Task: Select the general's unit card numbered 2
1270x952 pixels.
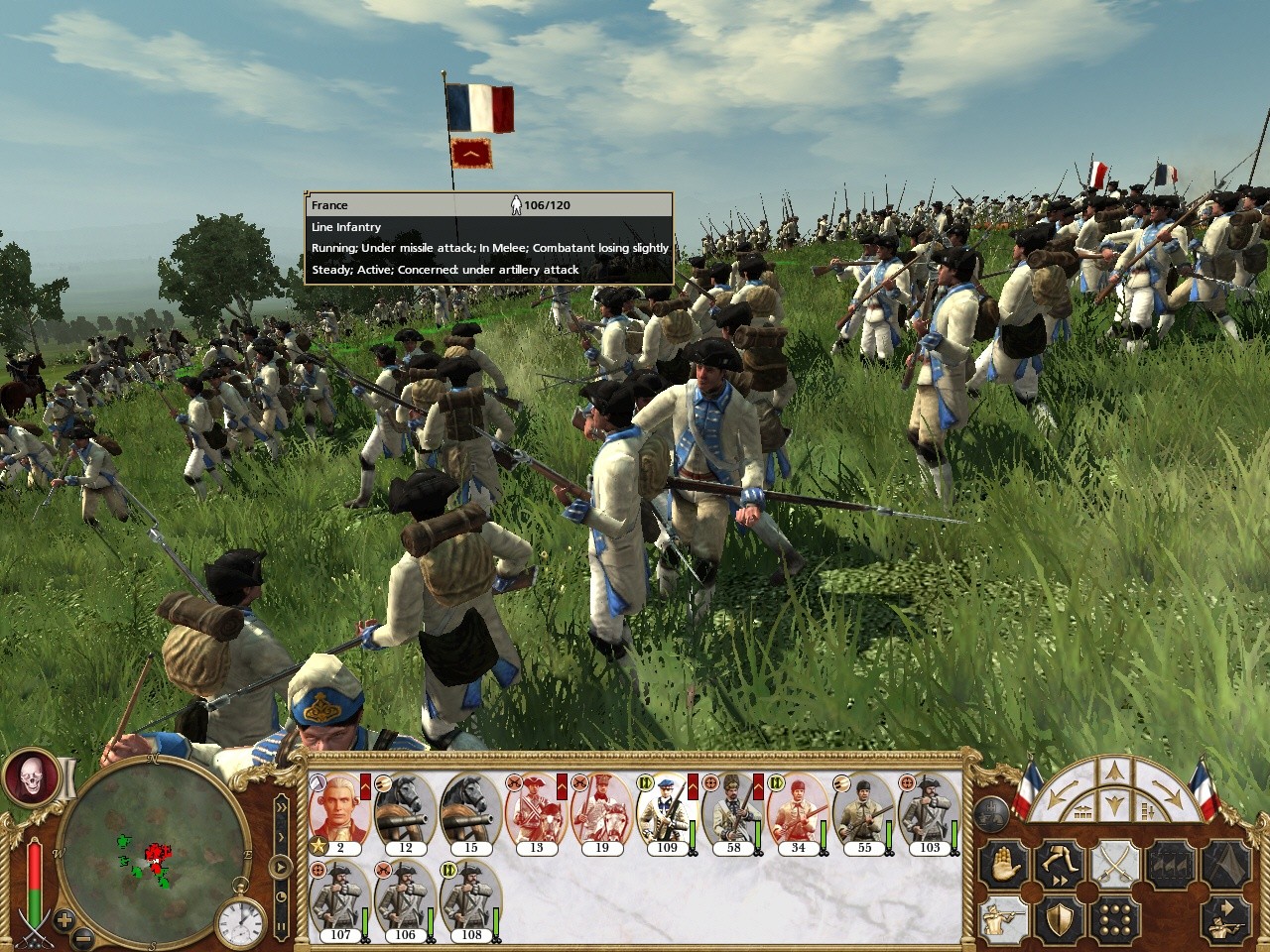Action: click(340, 811)
